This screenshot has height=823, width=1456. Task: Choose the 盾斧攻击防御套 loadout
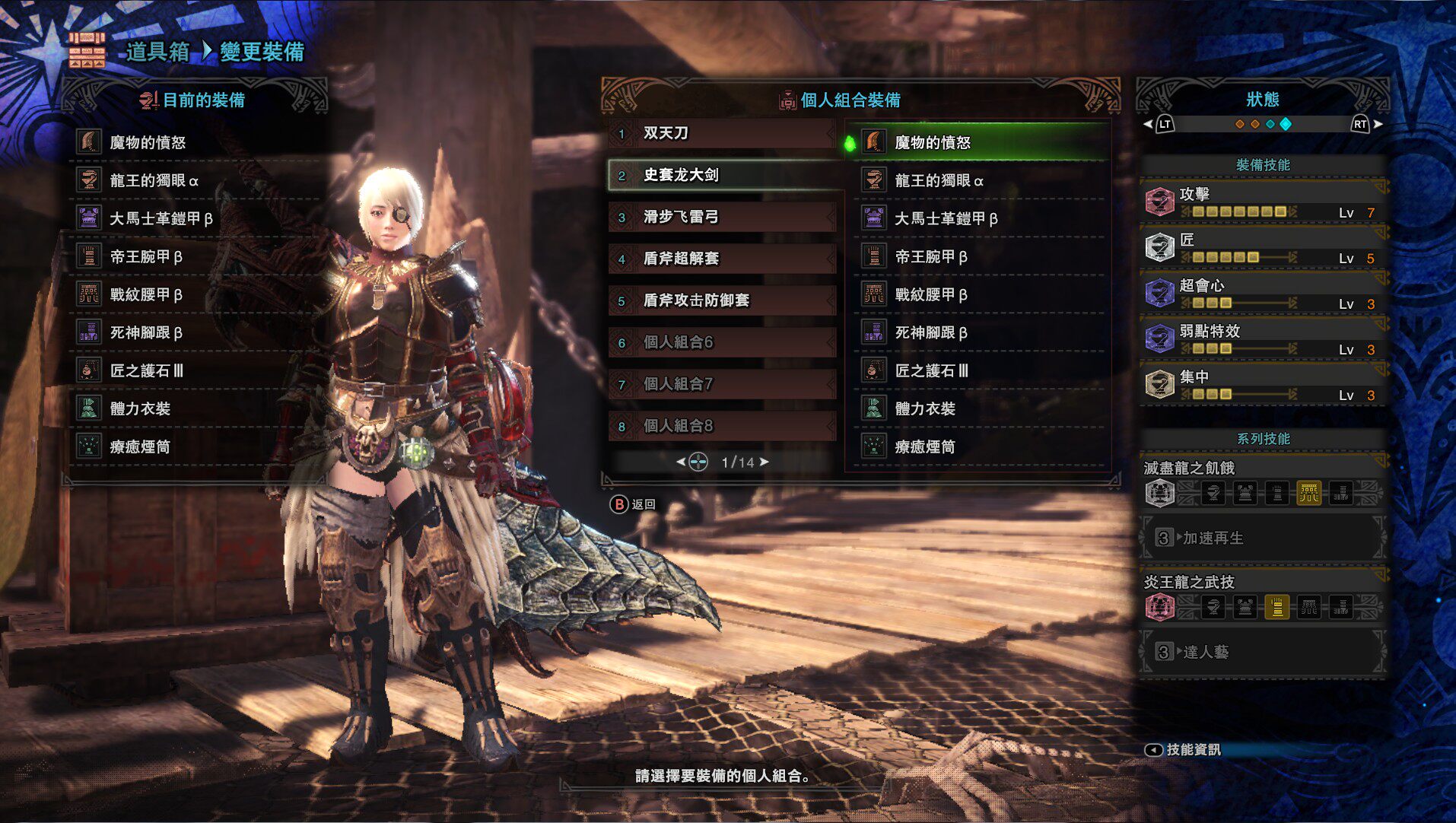point(721,300)
